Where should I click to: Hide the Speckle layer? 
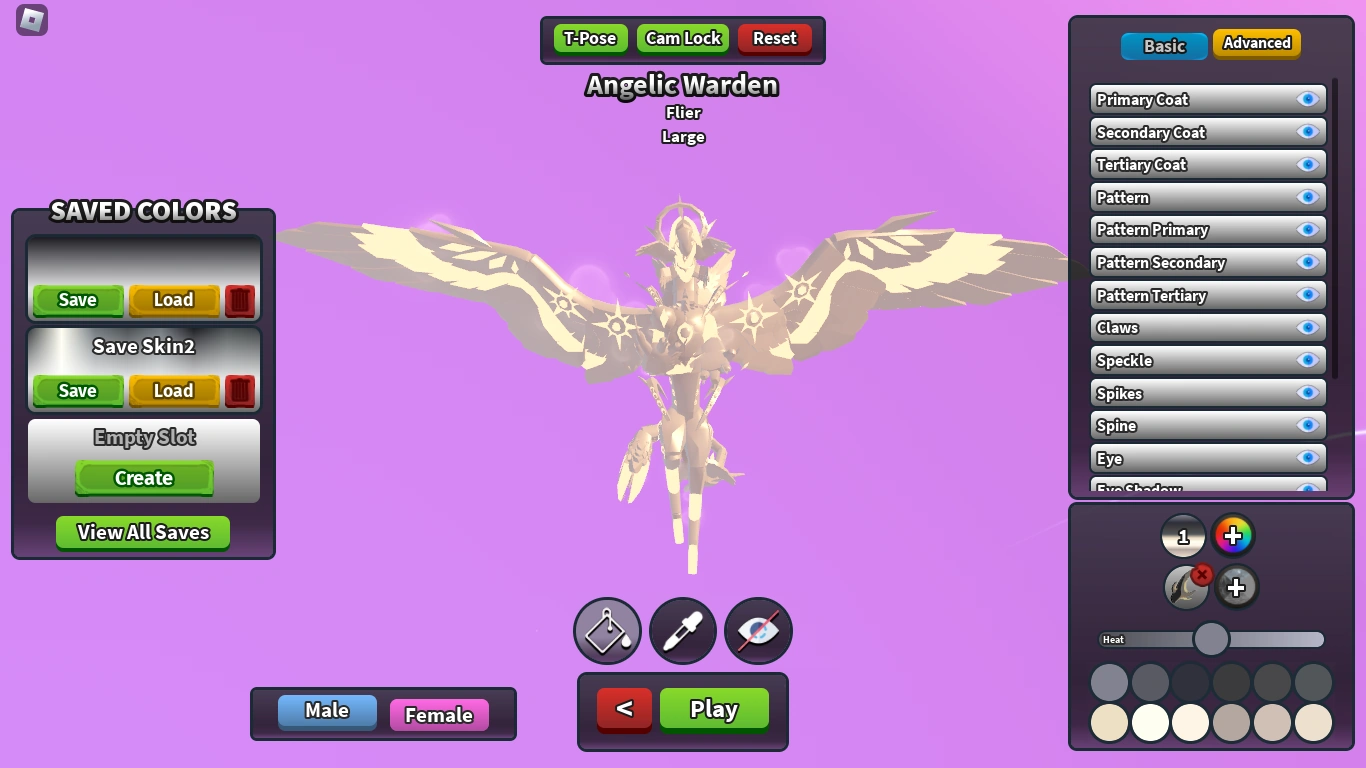click(1309, 360)
